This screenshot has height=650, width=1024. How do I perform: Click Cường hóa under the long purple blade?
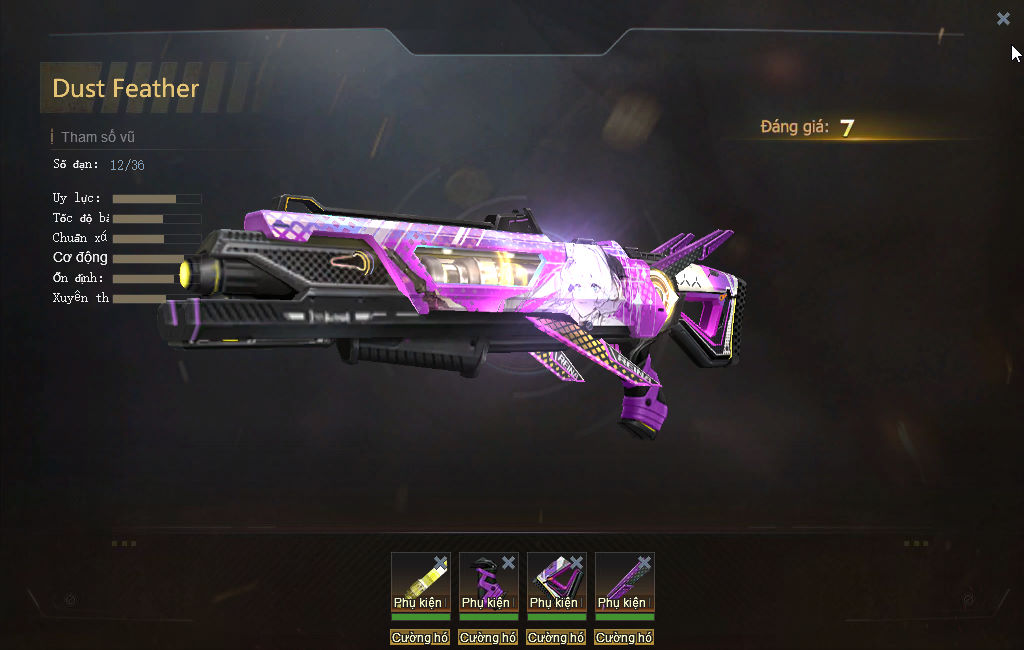(x=624, y=637)
